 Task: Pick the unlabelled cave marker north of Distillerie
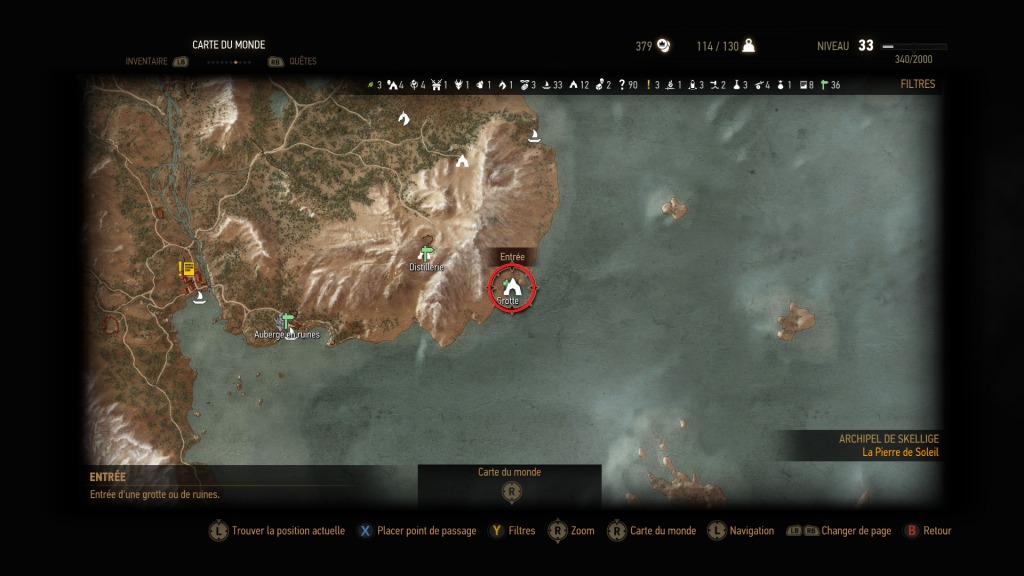click(462, 160)
